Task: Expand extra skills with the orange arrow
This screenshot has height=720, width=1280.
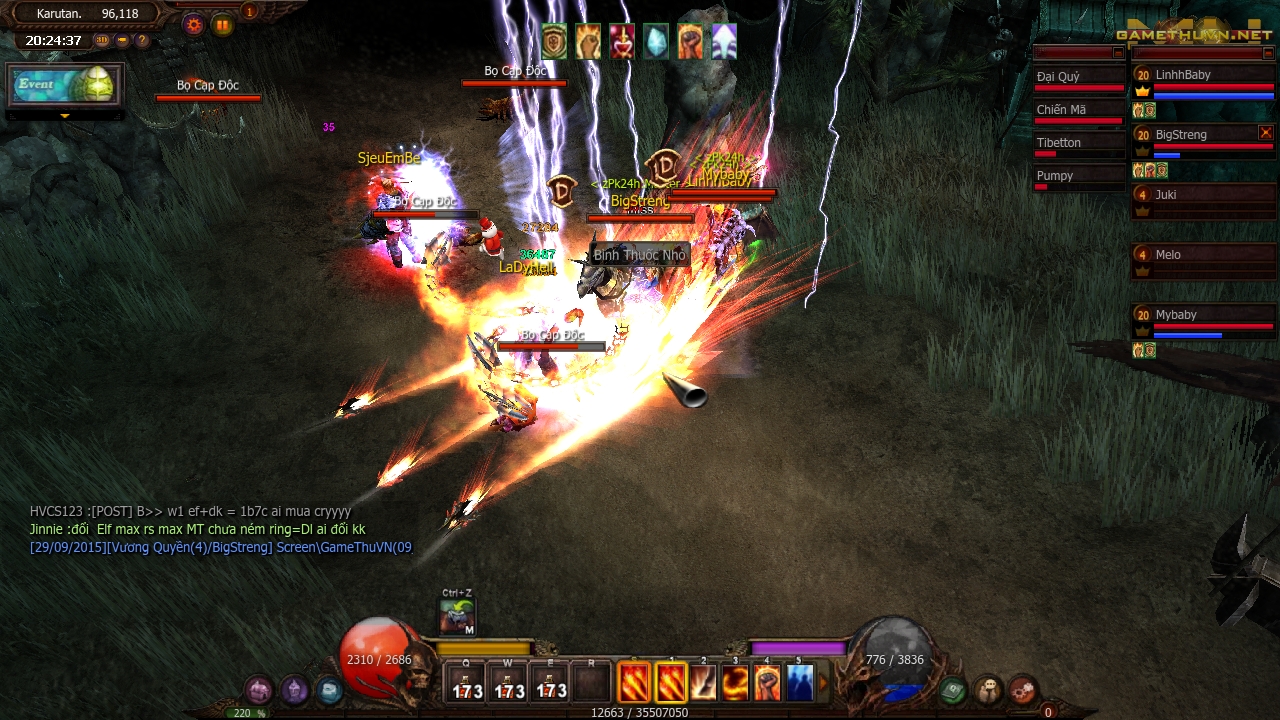Action: pos(826,682)
